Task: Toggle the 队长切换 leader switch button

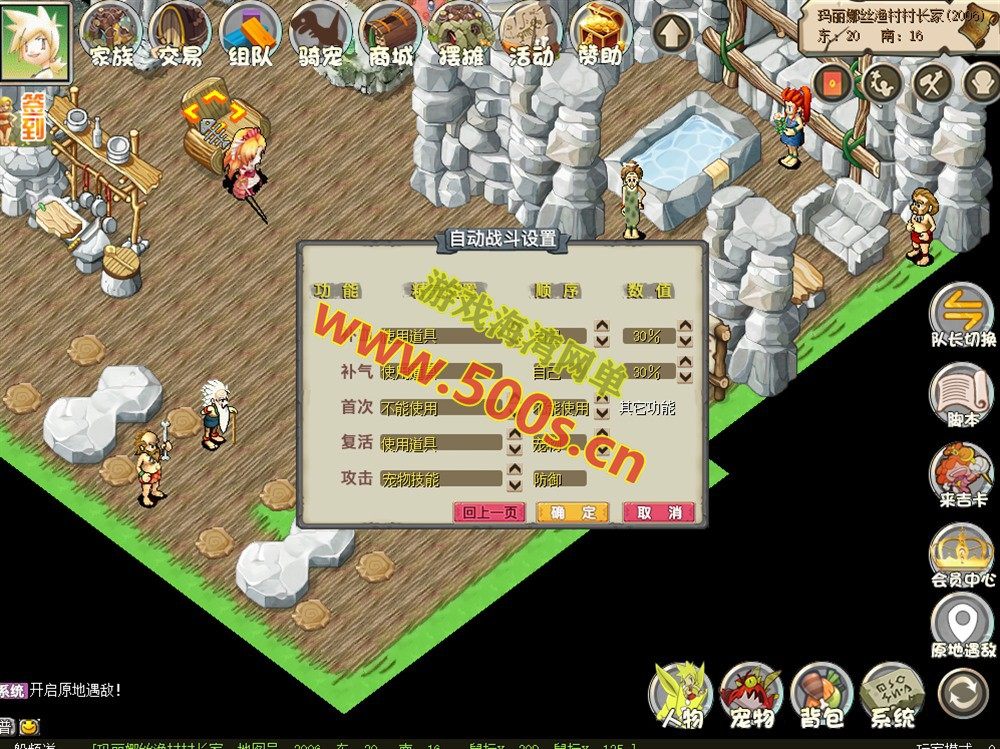Action: (962, 313)
